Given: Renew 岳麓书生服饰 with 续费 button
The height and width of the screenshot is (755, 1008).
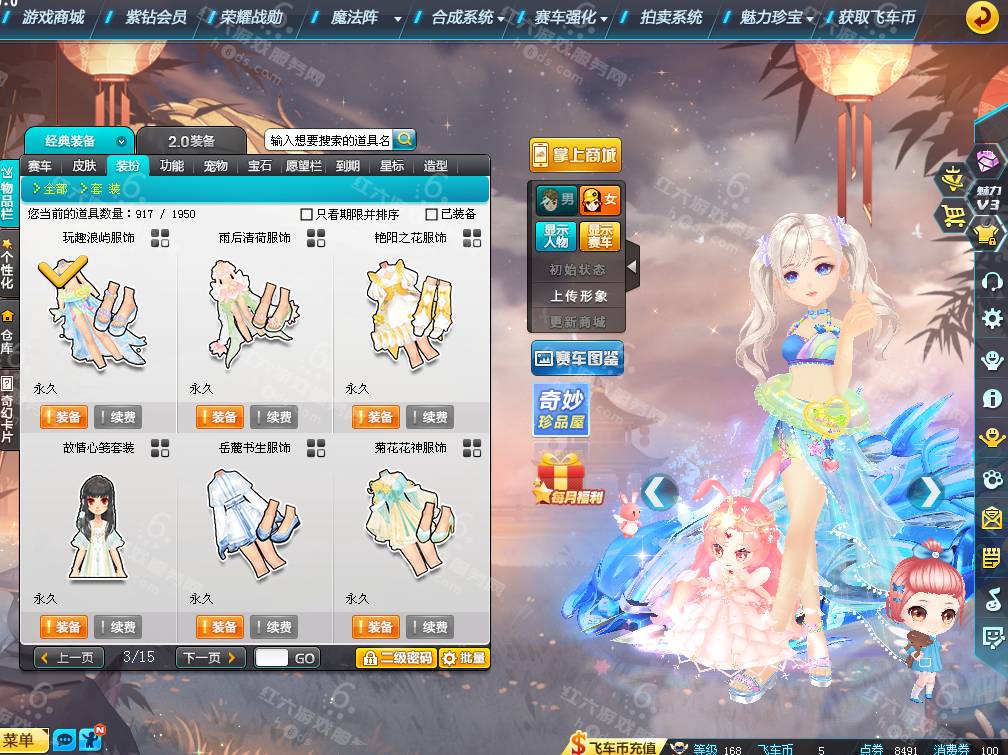Looking at the screenshot, I should [274, 627].
